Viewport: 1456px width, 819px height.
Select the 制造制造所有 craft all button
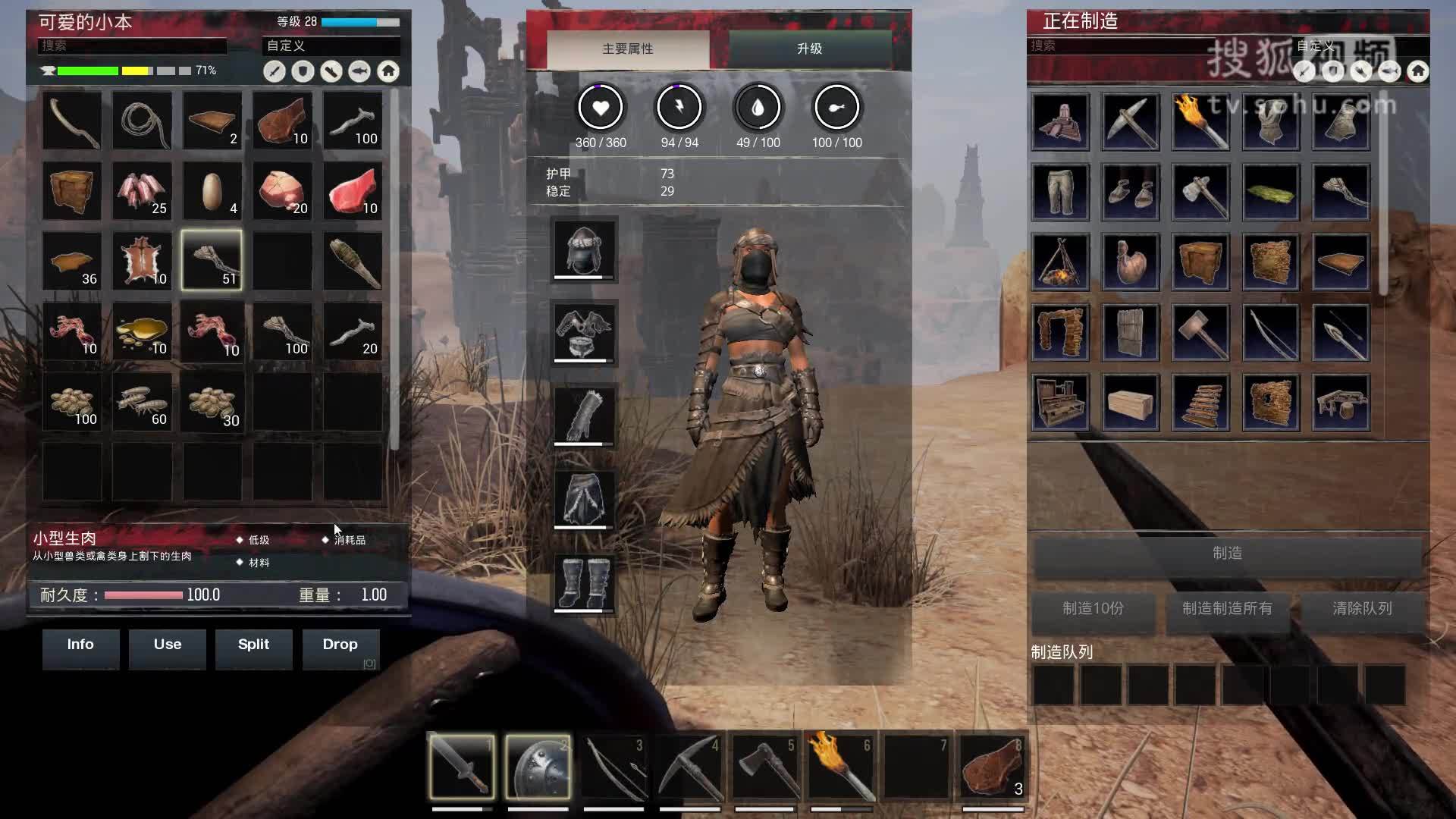(x=1227, y=609)
